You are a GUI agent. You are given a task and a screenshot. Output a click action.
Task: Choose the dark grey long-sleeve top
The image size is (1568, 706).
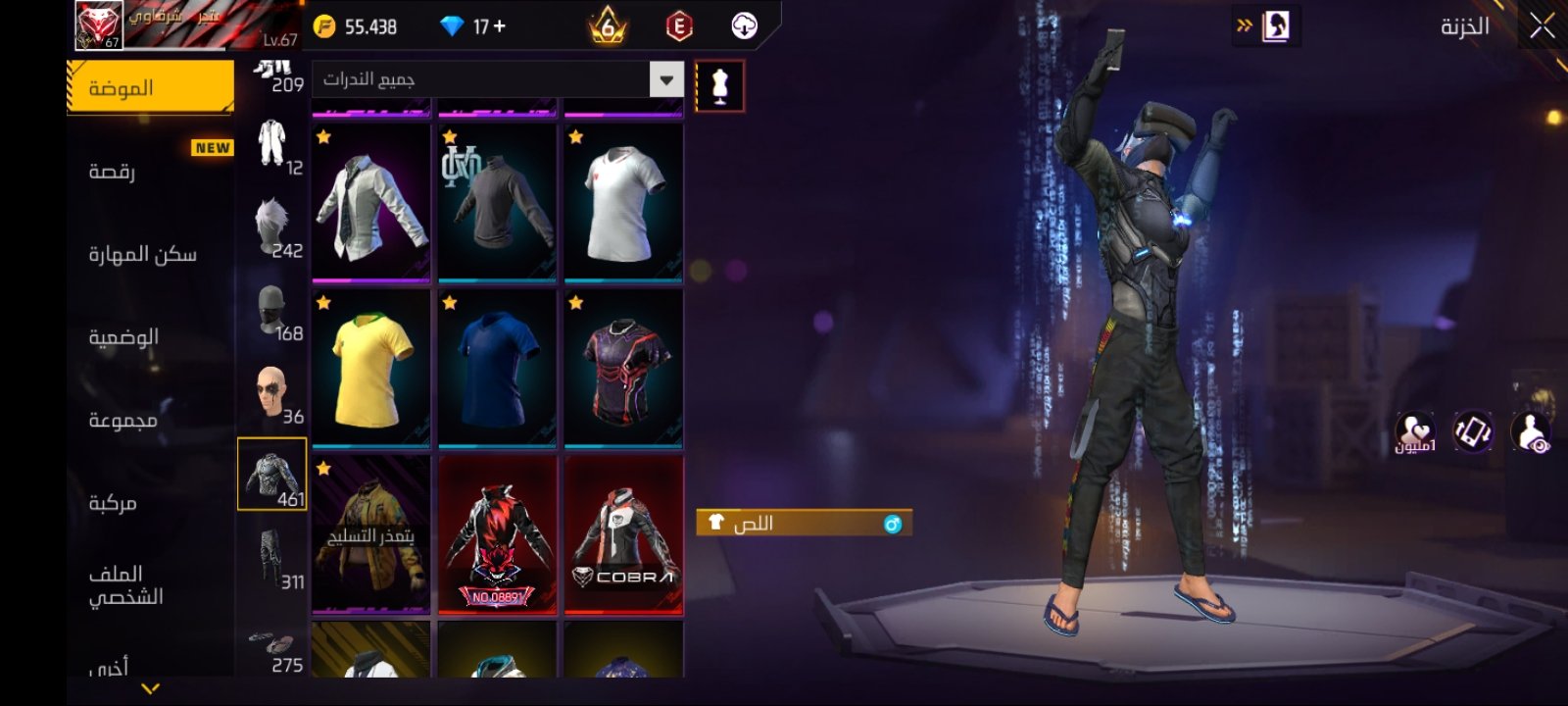[497, 204]
